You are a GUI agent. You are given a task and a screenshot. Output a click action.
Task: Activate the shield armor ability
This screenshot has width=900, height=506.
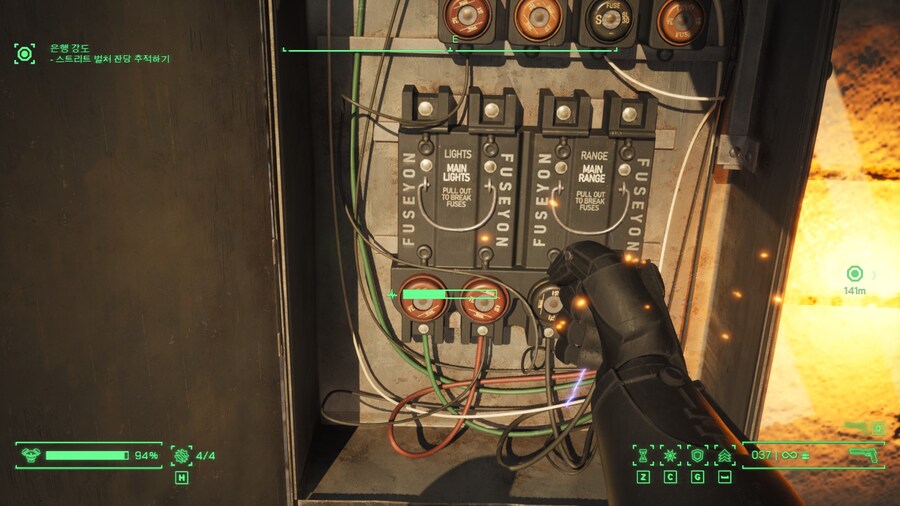(x=697, y=456)
